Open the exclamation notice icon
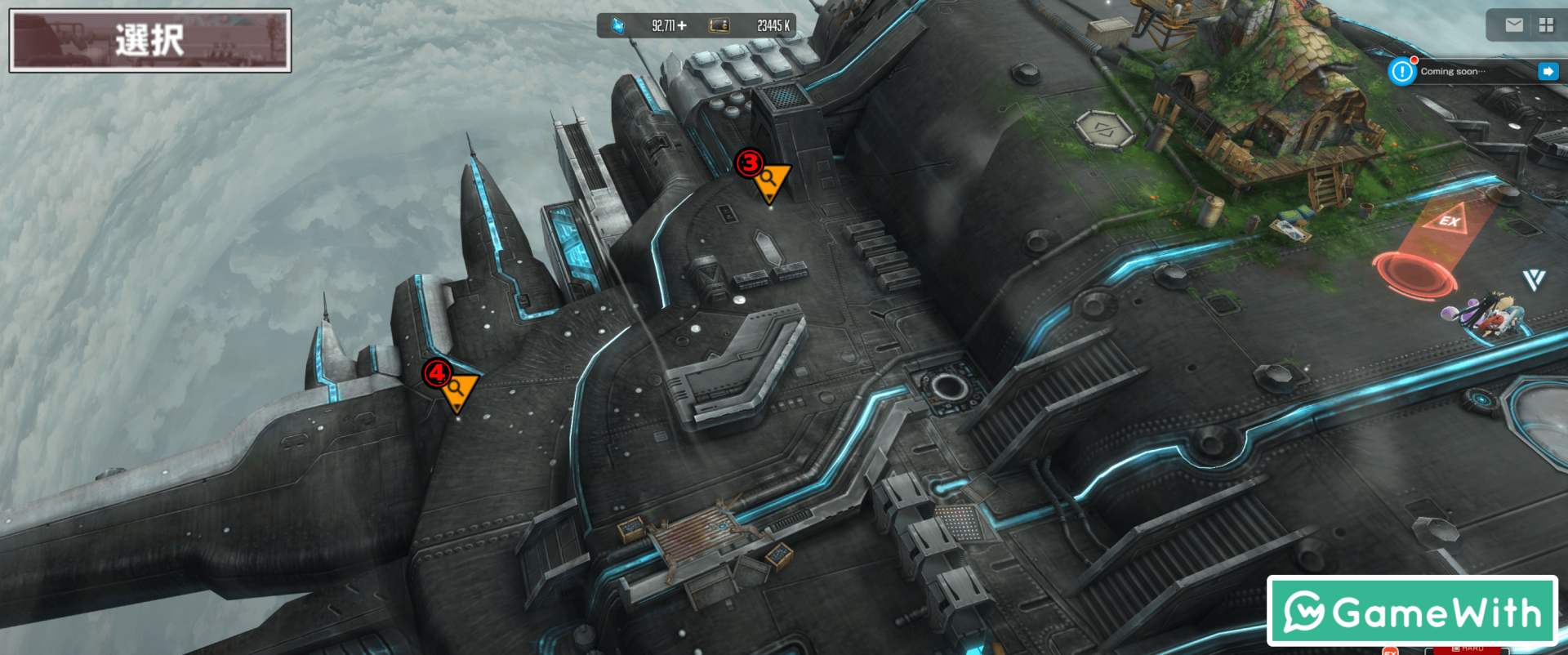Screen dimensions: 1568x655 coord(1402,72)
